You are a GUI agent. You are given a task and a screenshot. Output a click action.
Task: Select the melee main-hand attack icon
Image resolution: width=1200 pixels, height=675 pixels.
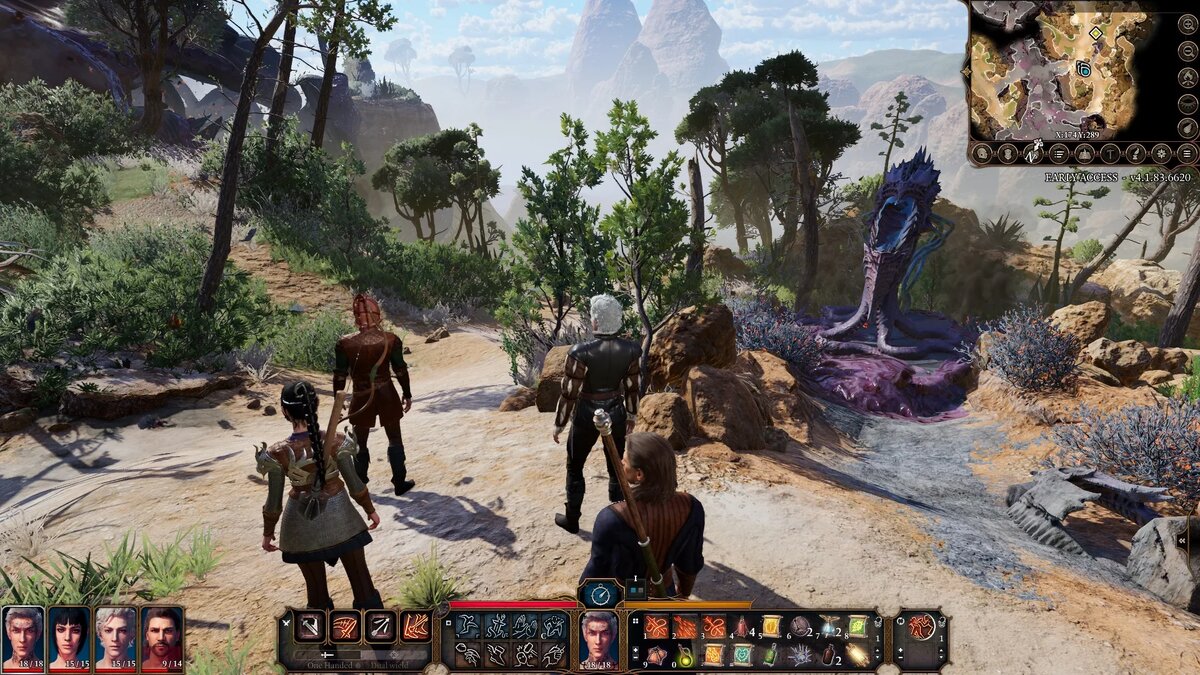(x=310, y=627)
